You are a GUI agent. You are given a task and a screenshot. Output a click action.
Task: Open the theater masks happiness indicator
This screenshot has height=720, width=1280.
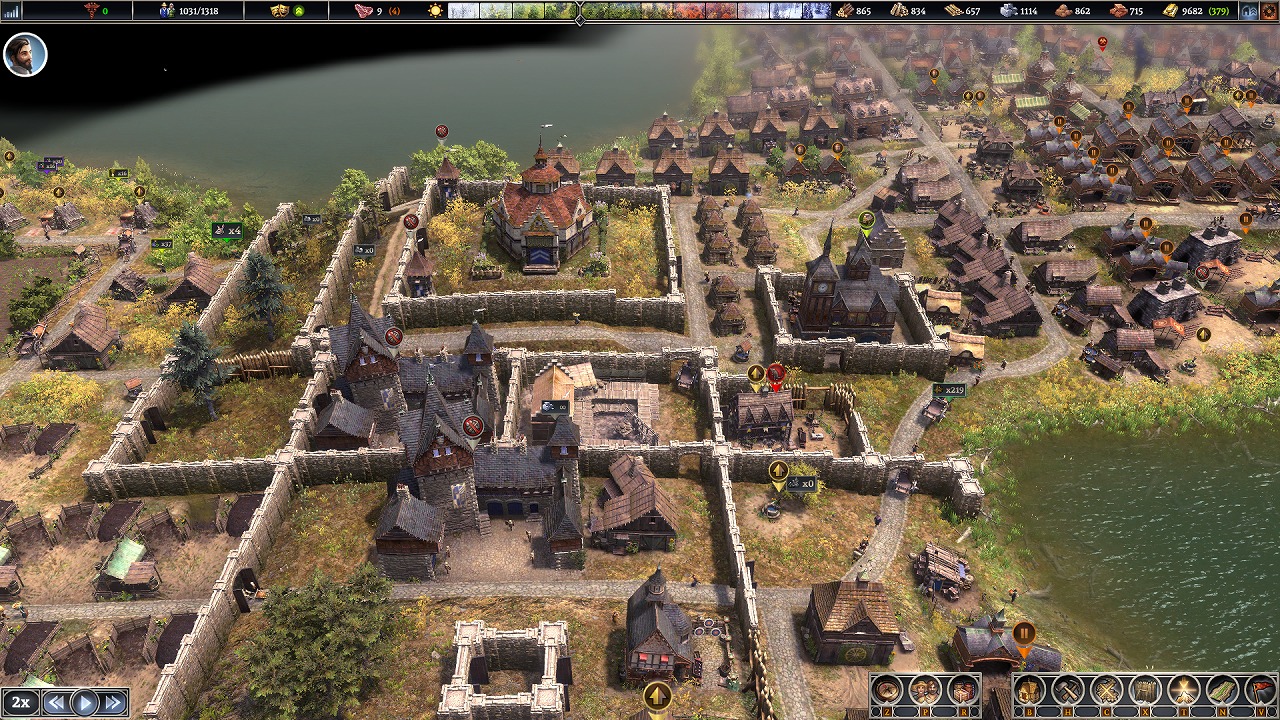[x=281, y=11]
